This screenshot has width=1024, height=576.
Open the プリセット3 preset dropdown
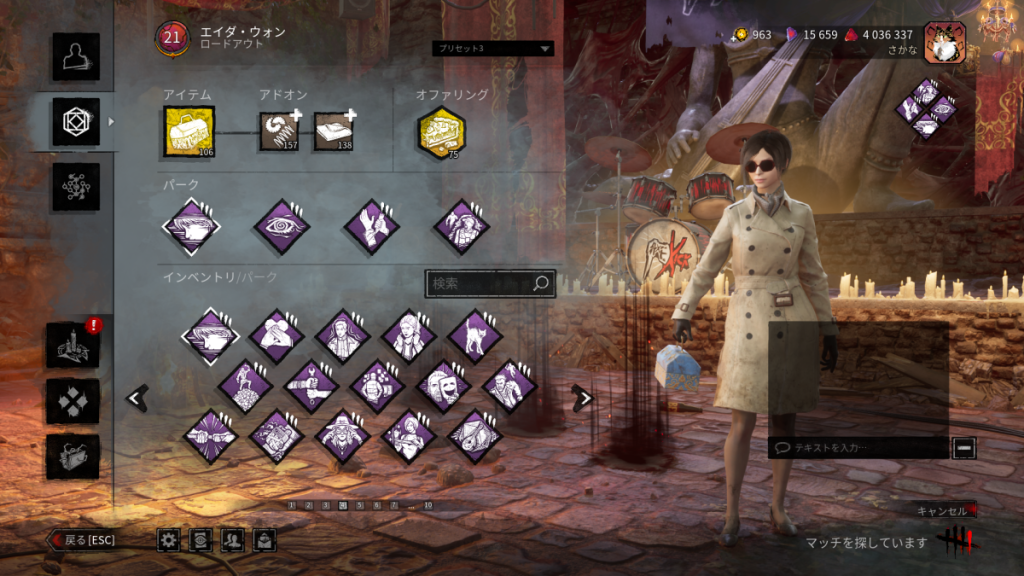click(x=493, y=48)
